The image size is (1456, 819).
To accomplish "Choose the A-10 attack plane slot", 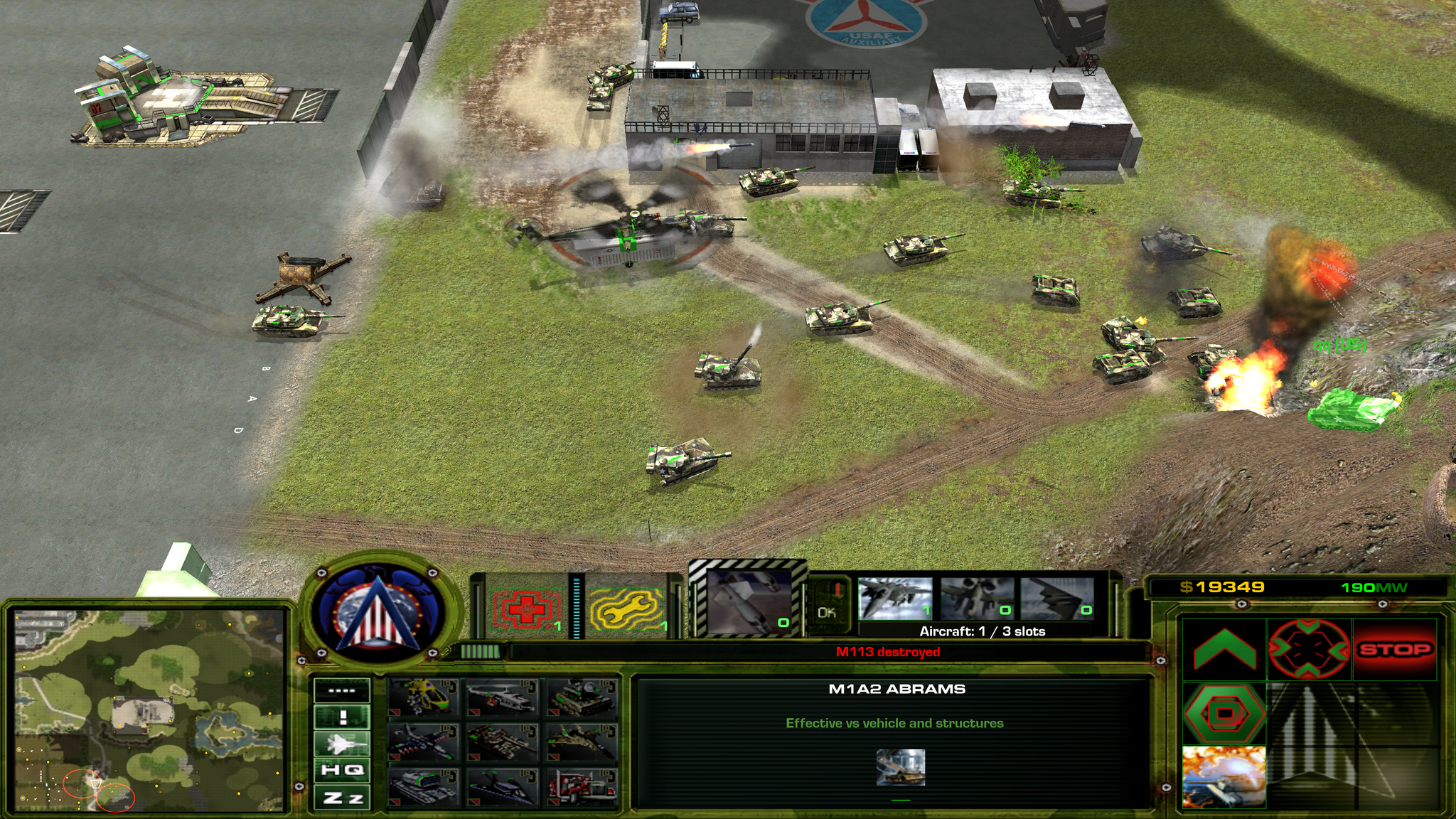I will point(978,599).
